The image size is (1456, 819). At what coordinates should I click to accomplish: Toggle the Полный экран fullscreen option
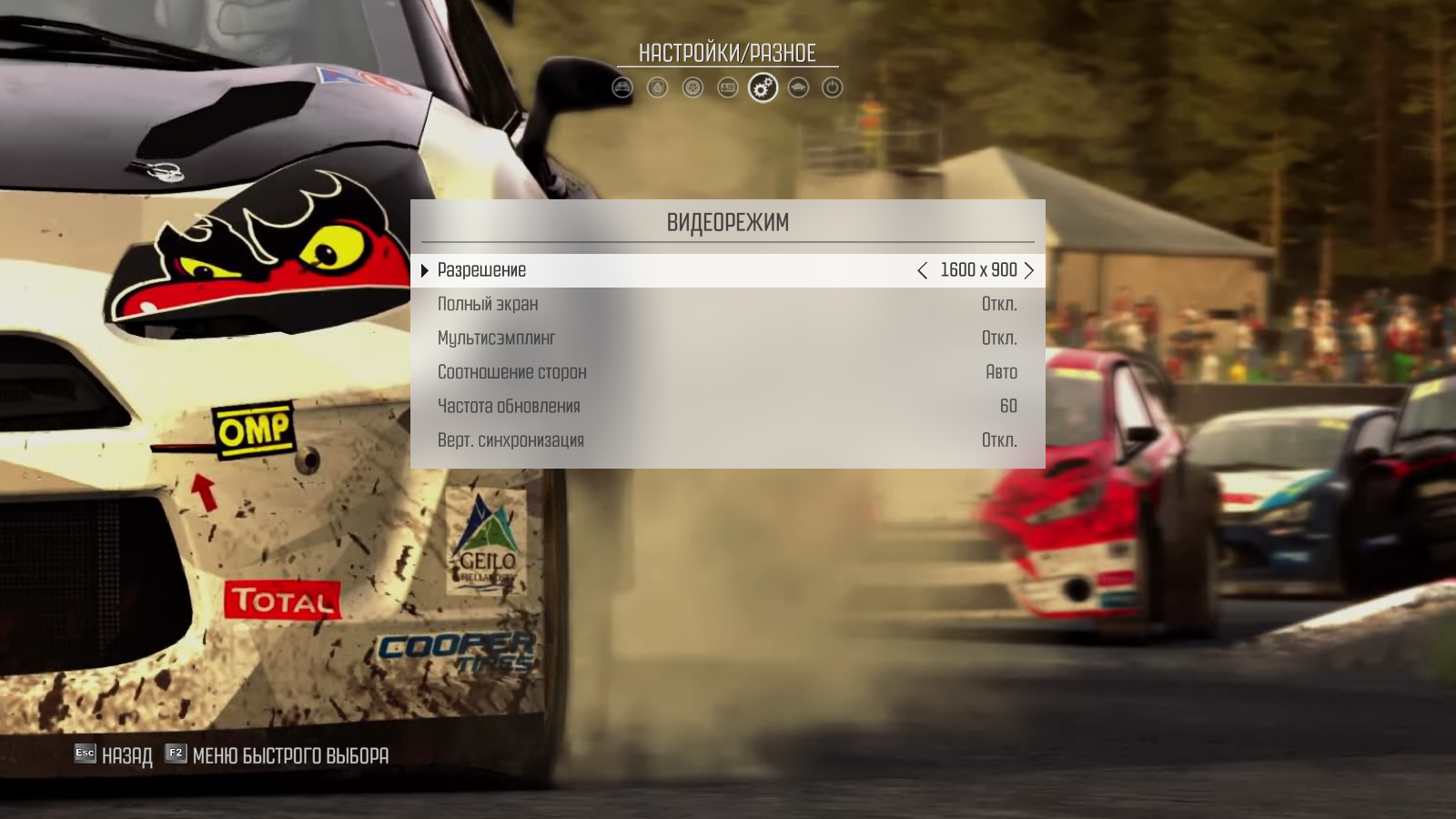(x=727, y=304)
